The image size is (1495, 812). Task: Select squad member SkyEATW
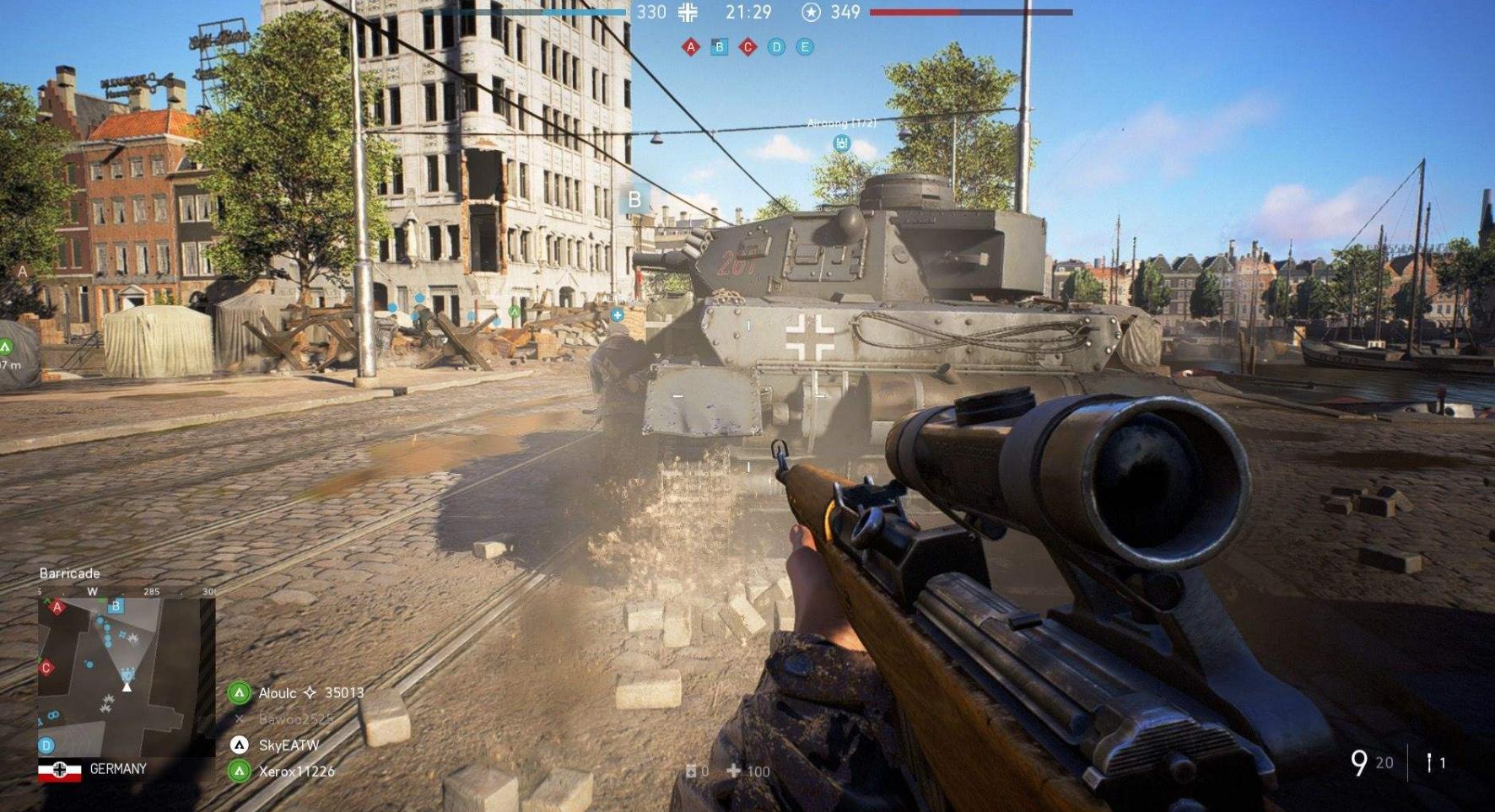[x=289, y=745]
